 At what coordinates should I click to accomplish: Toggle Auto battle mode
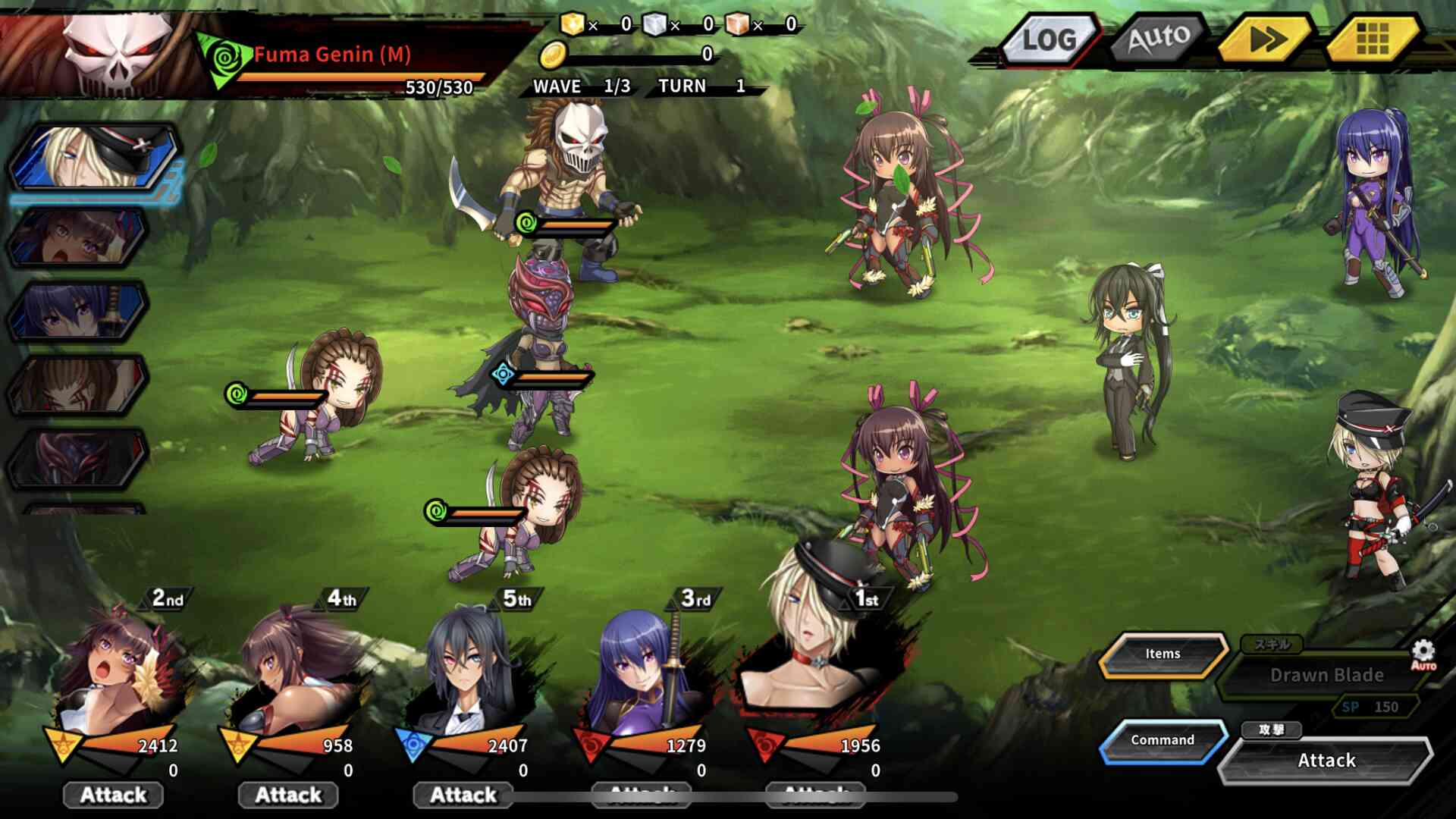point(1159,38)
